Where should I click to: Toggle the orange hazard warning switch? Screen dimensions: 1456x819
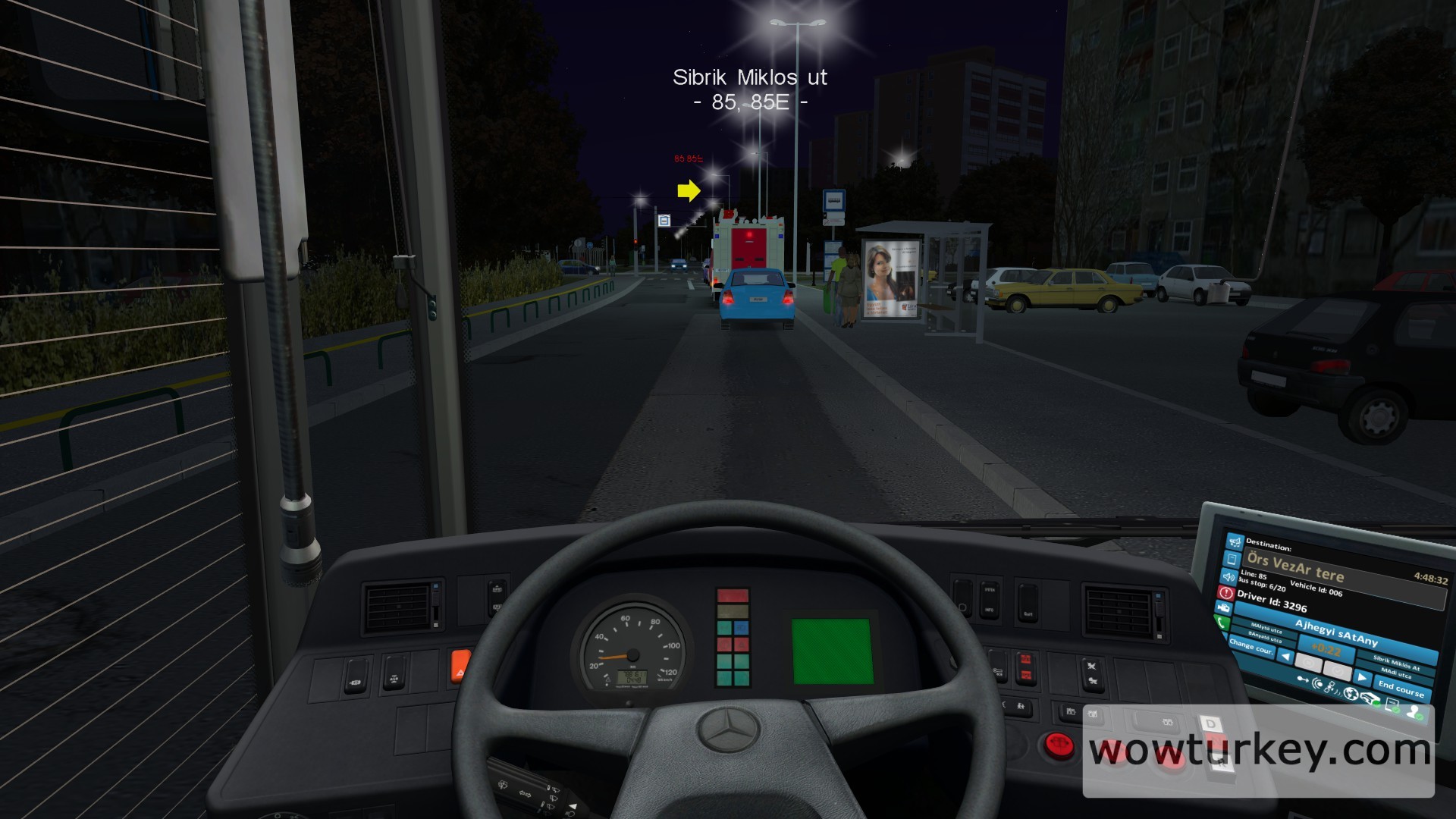pyautogui.click(x=460, y=667)
